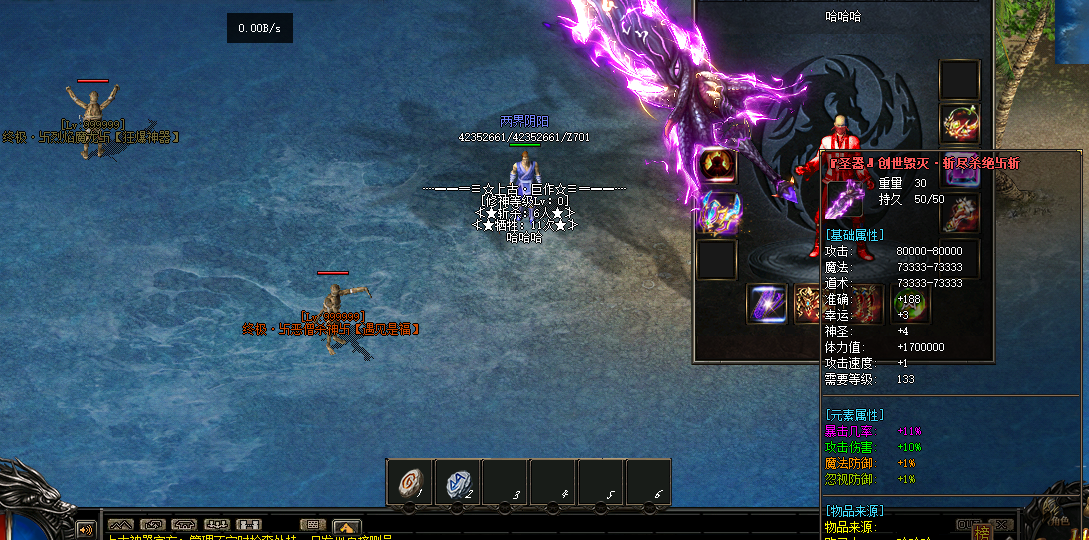
Task: Select the purple lightning weapon equipment slot
Action: click(x=765, y=304)
